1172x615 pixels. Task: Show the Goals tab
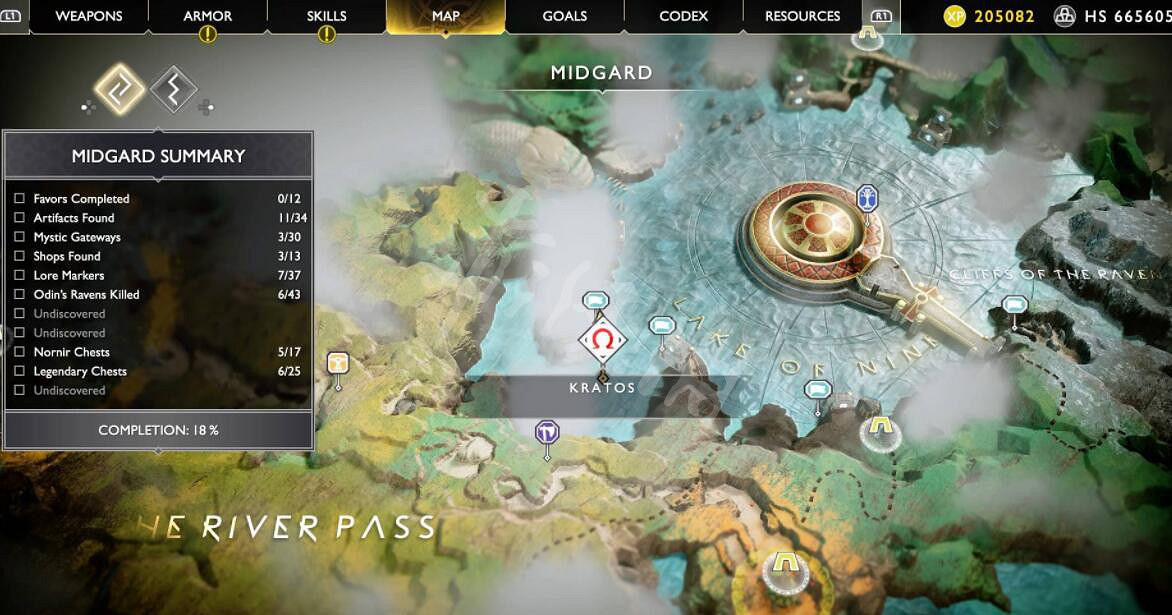point(564,16)
